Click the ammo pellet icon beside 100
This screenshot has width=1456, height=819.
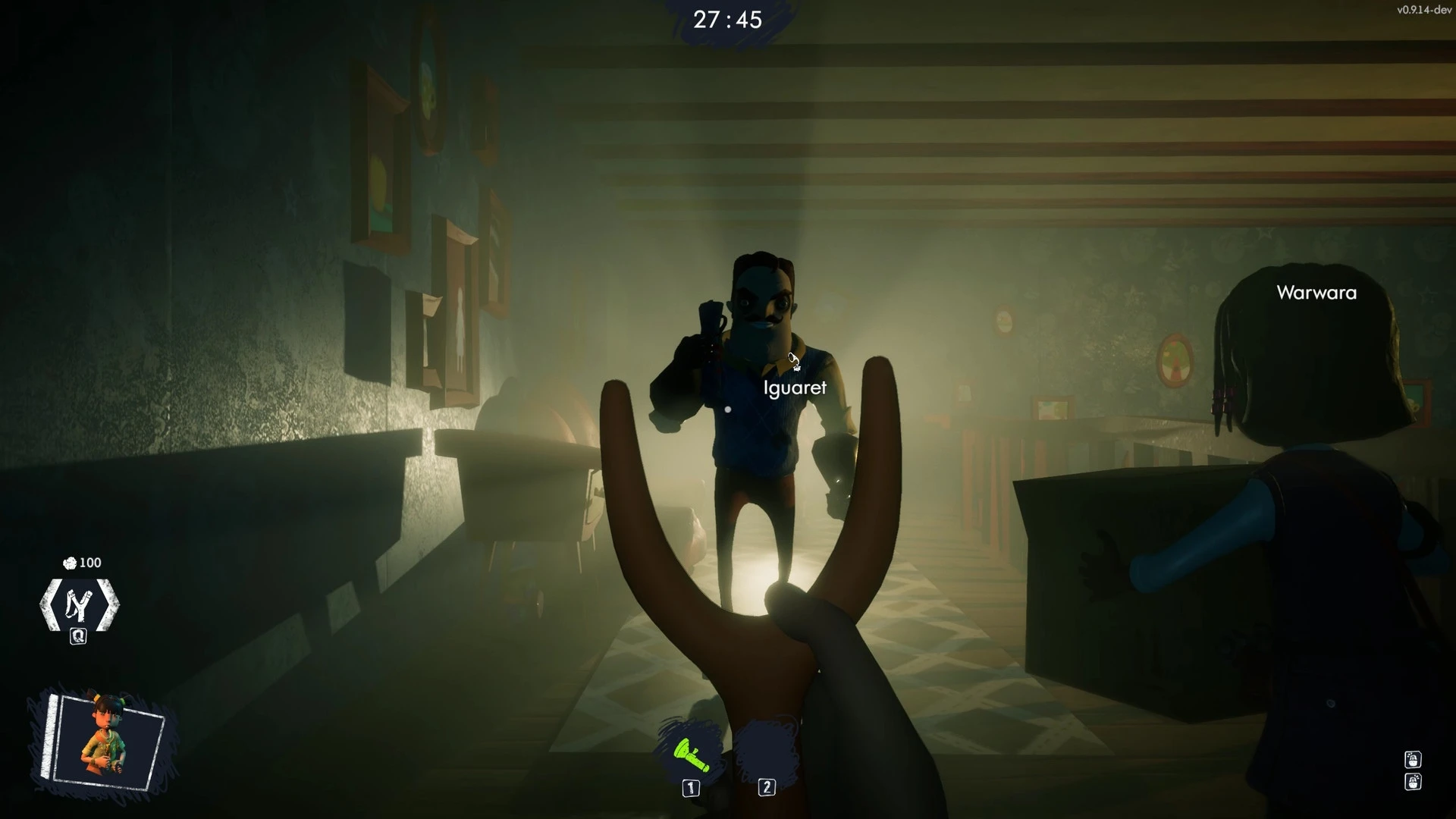pos(68,563)
